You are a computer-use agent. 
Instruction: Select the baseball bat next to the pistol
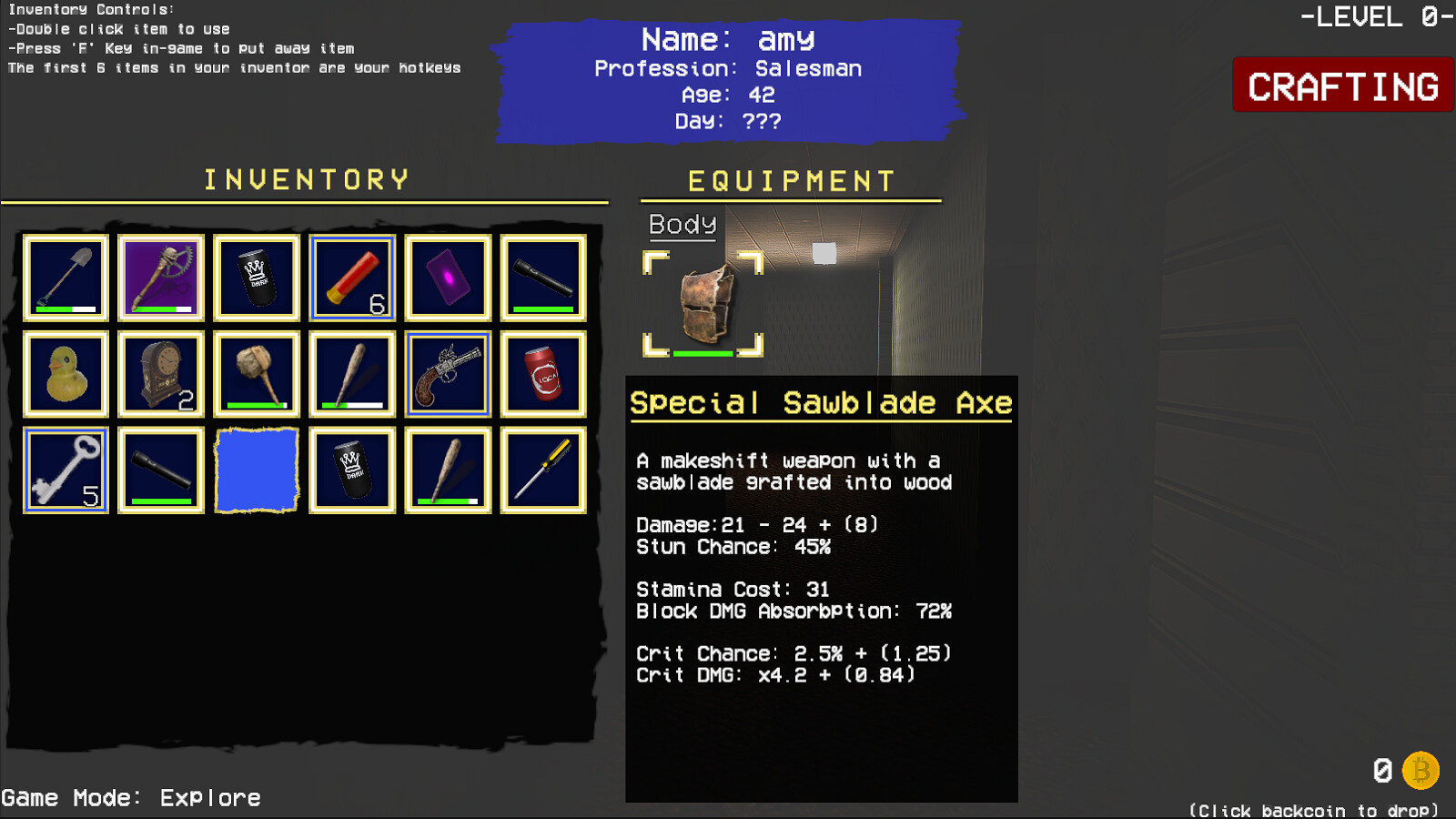pos(352,374)
